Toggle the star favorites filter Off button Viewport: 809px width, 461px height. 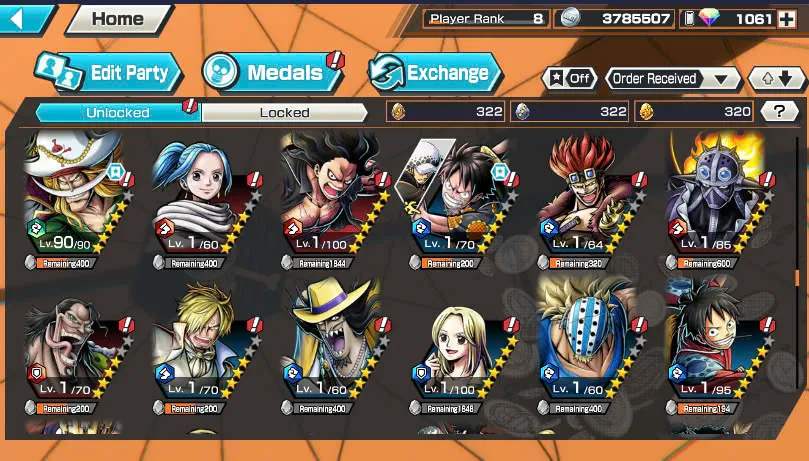569,79
